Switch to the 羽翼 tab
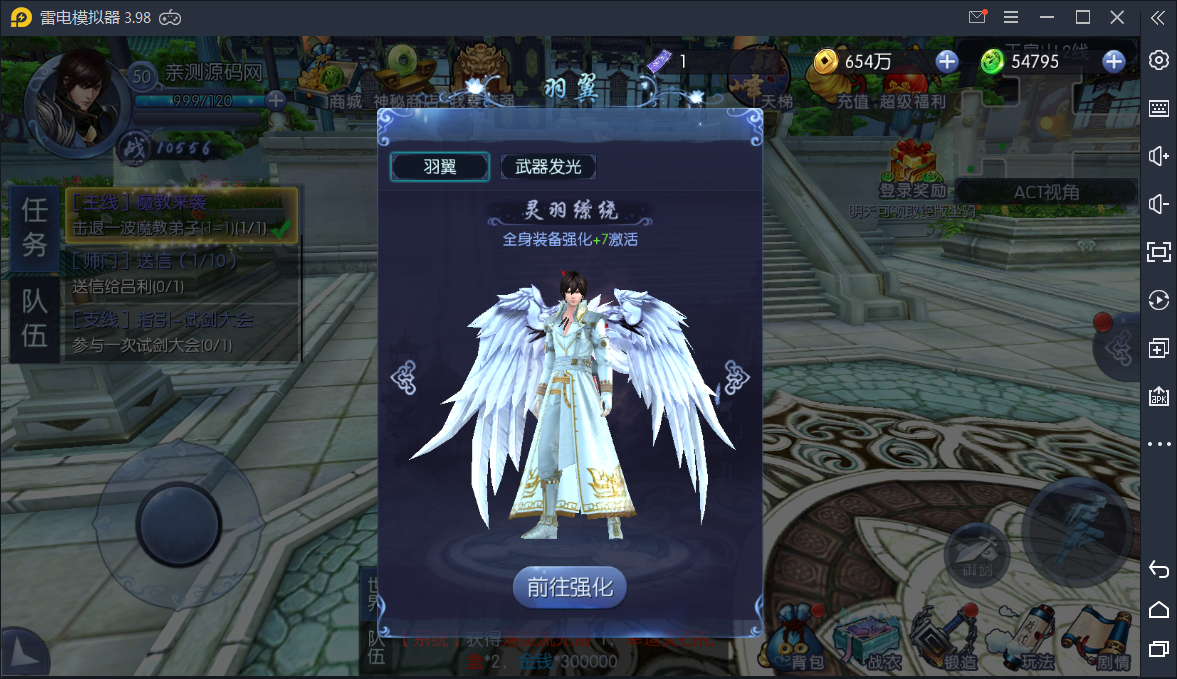Viewport: 1177px width, 679px height. point(440,167)
